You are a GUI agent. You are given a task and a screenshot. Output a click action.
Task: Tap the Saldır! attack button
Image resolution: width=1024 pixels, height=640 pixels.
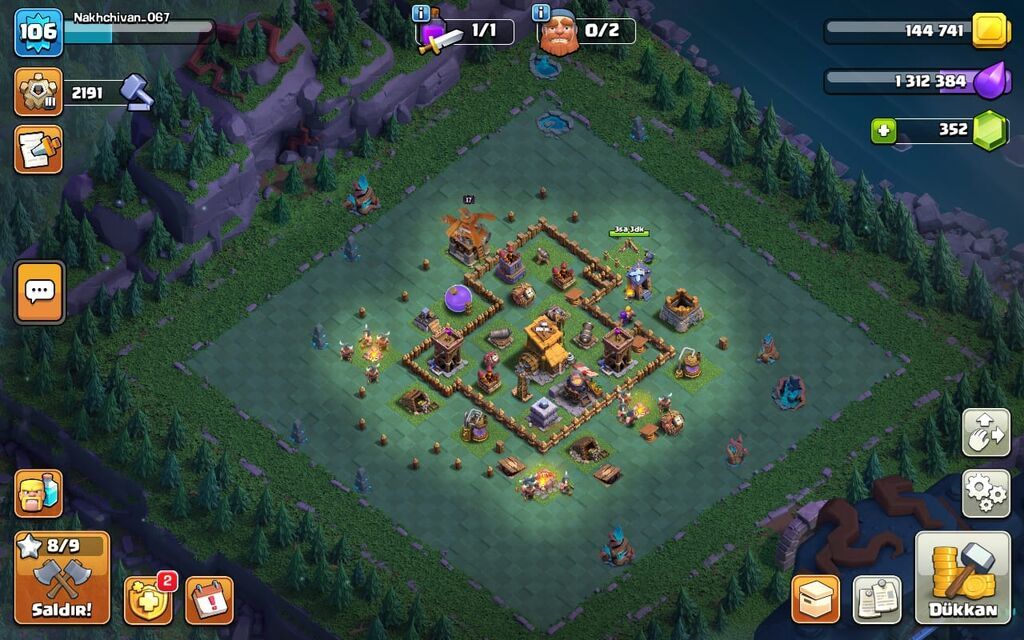coord(62,577)
